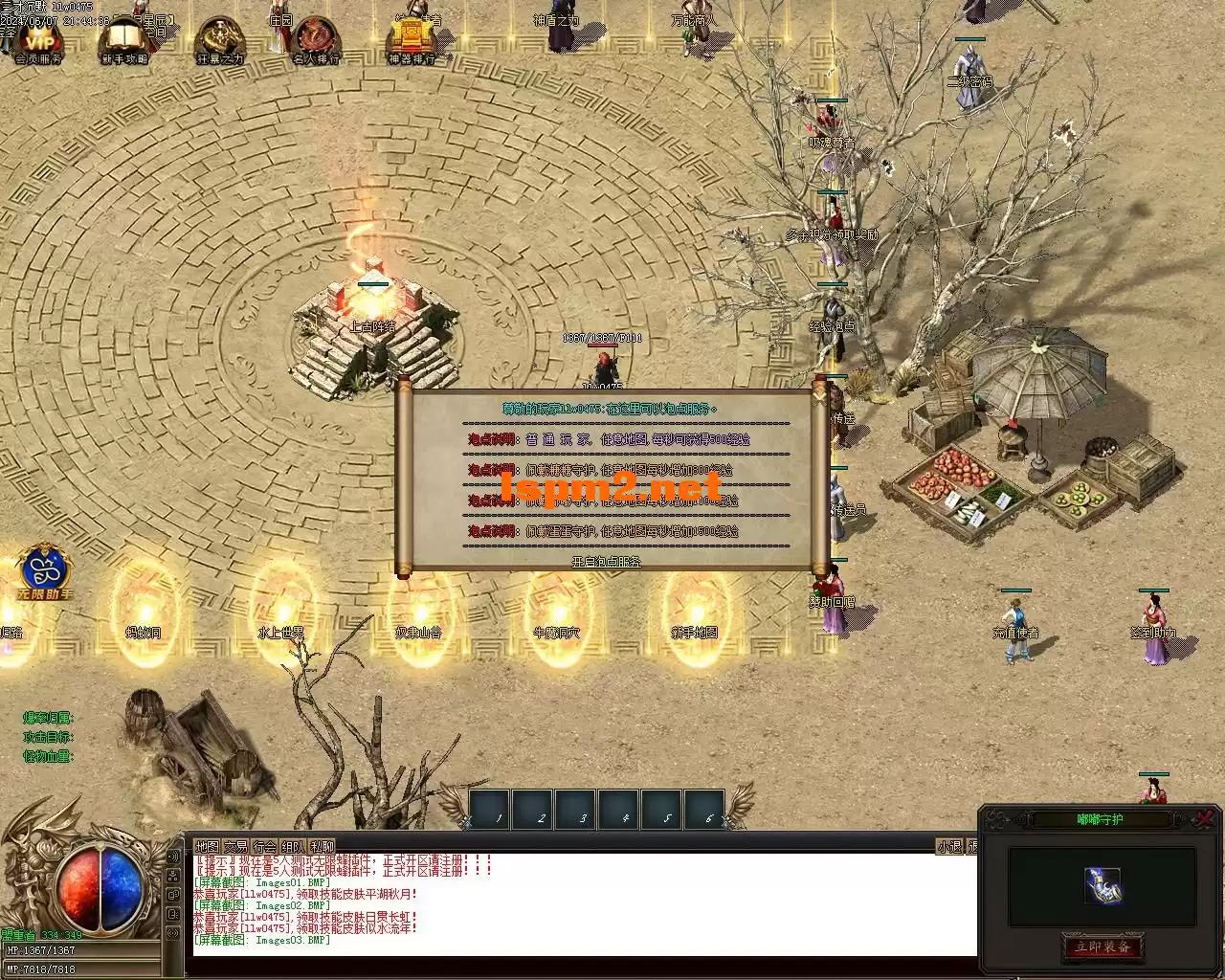This screenshot has width=1225, height=980.
Task: Activate the 狂暴之力 icon
Action: 220,42
